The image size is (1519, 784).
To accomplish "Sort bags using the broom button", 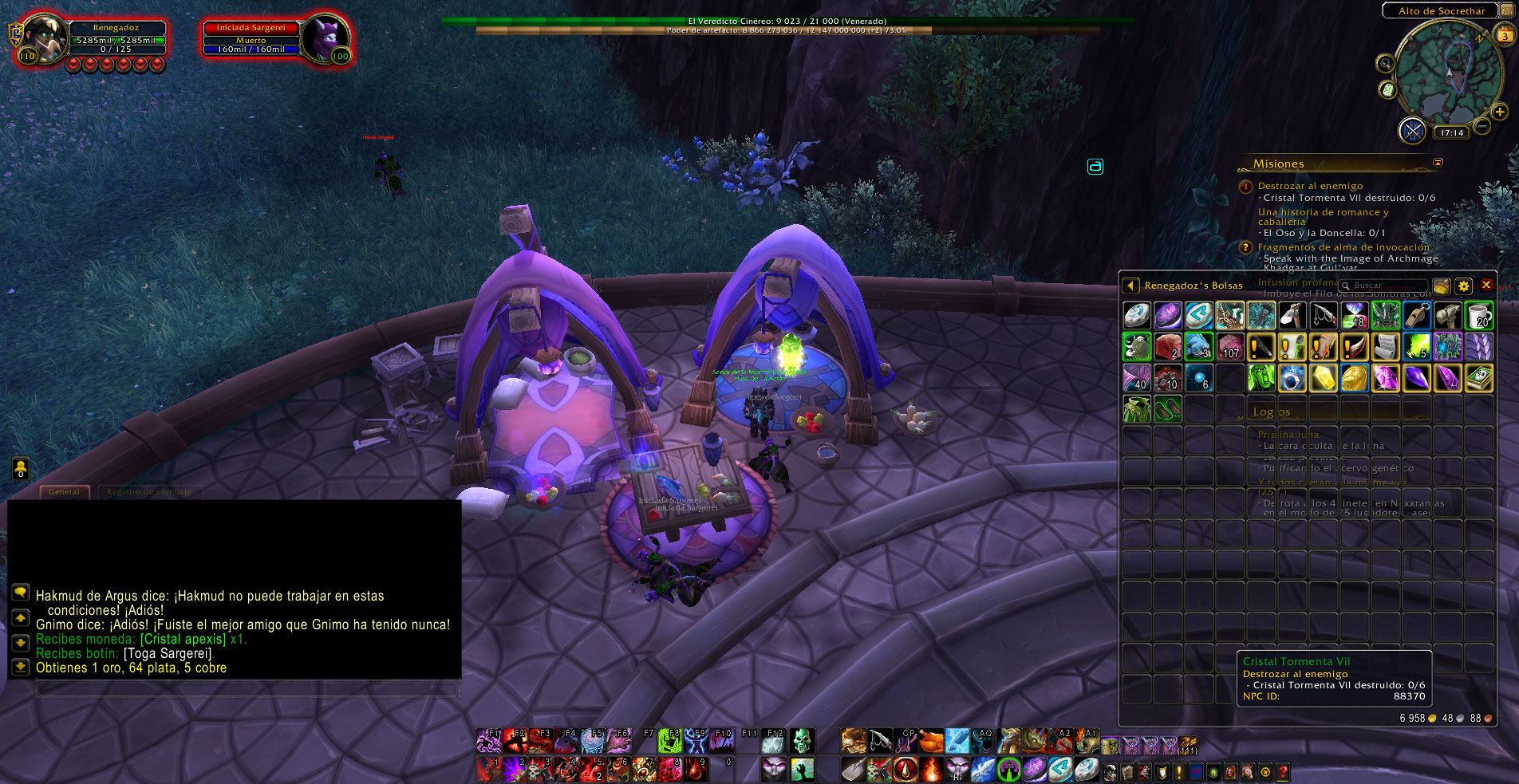I will pos(1441,286).
